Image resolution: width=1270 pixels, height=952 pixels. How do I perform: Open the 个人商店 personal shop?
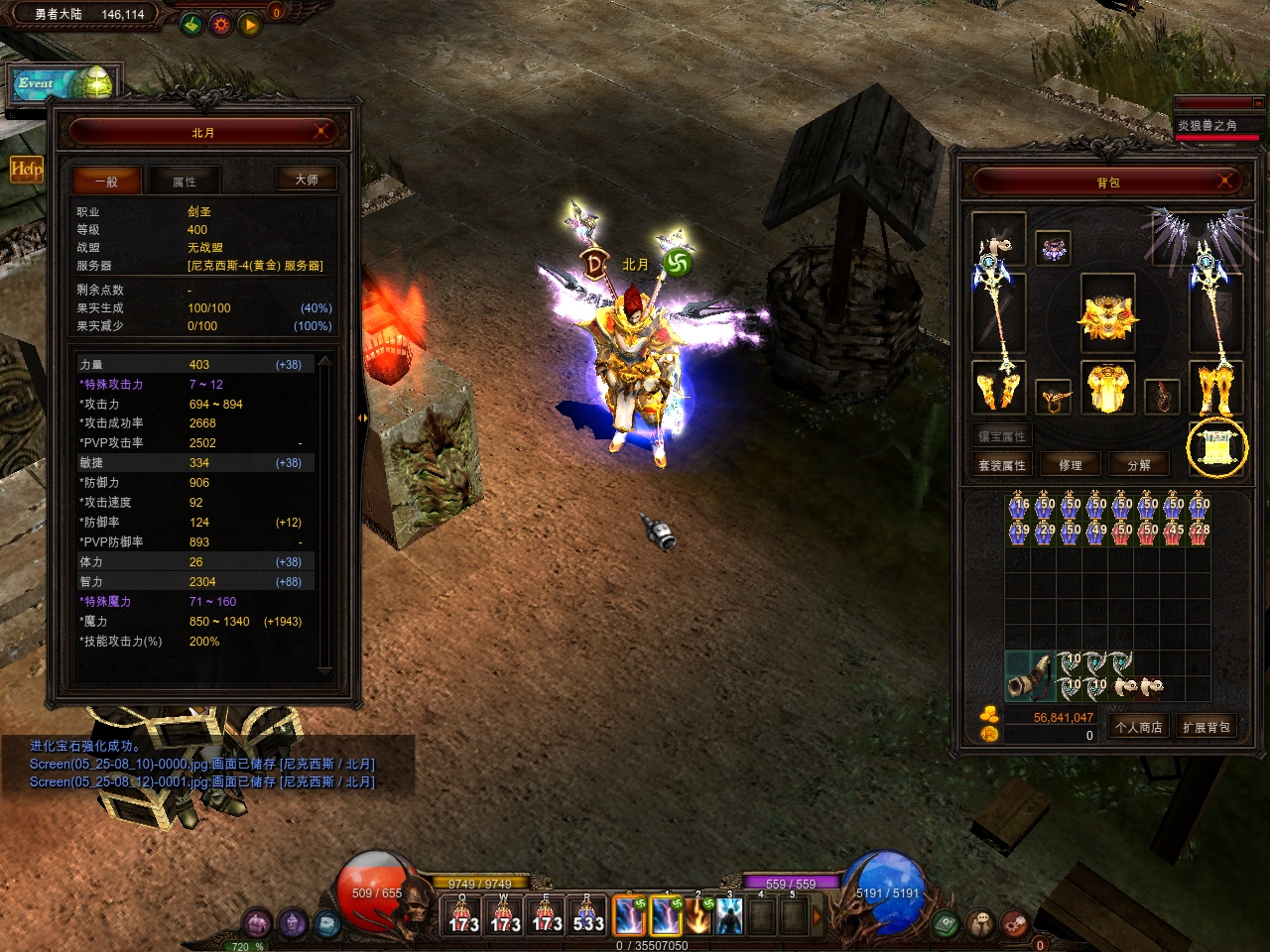[1138, 727]
